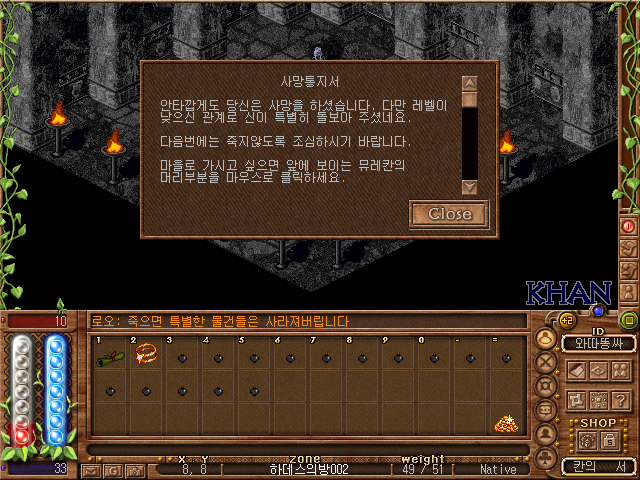Close the death notice dialog

(x=449, y=214)
